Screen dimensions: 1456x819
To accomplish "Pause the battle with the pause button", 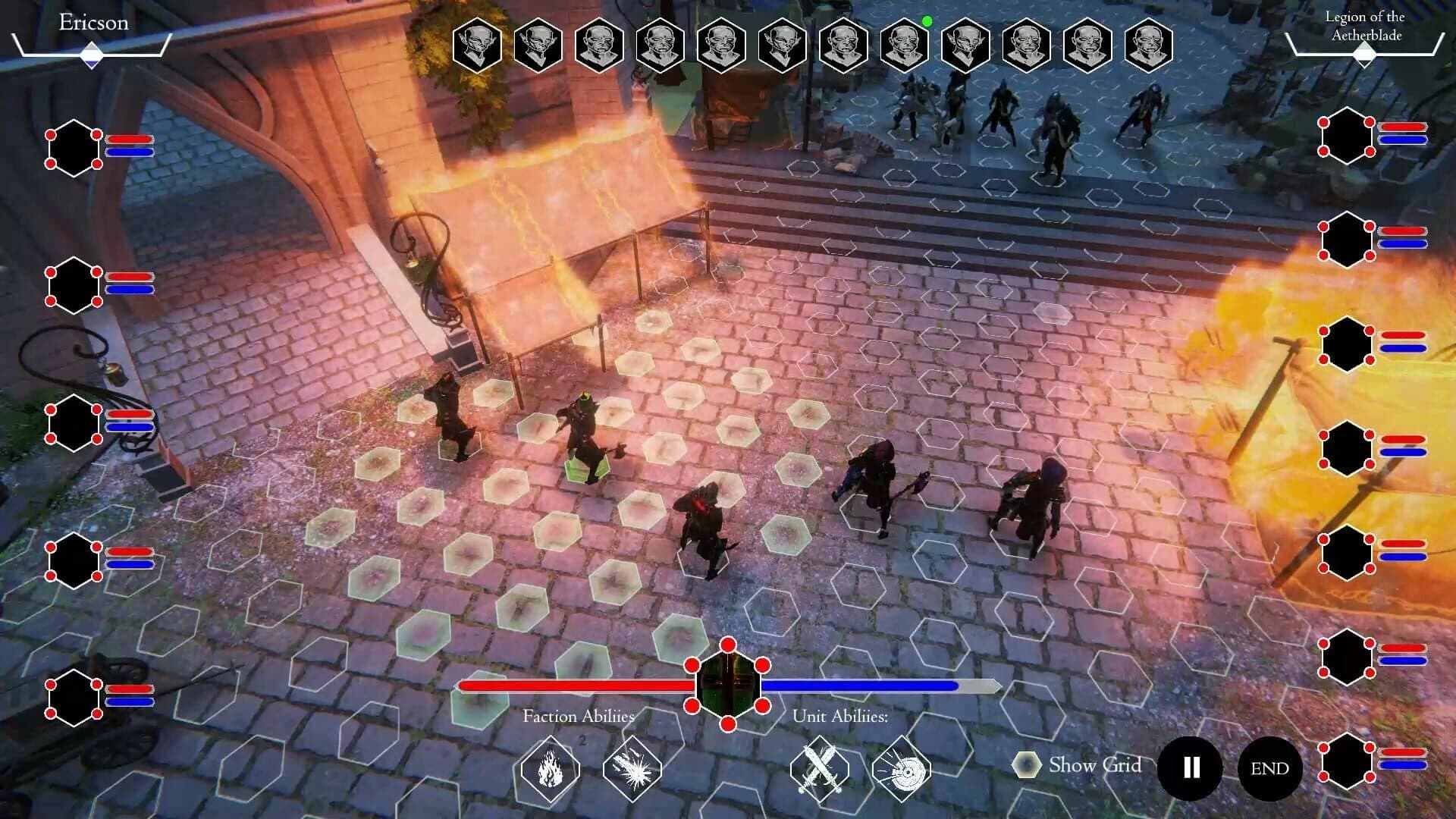I will coord(1190,768).
